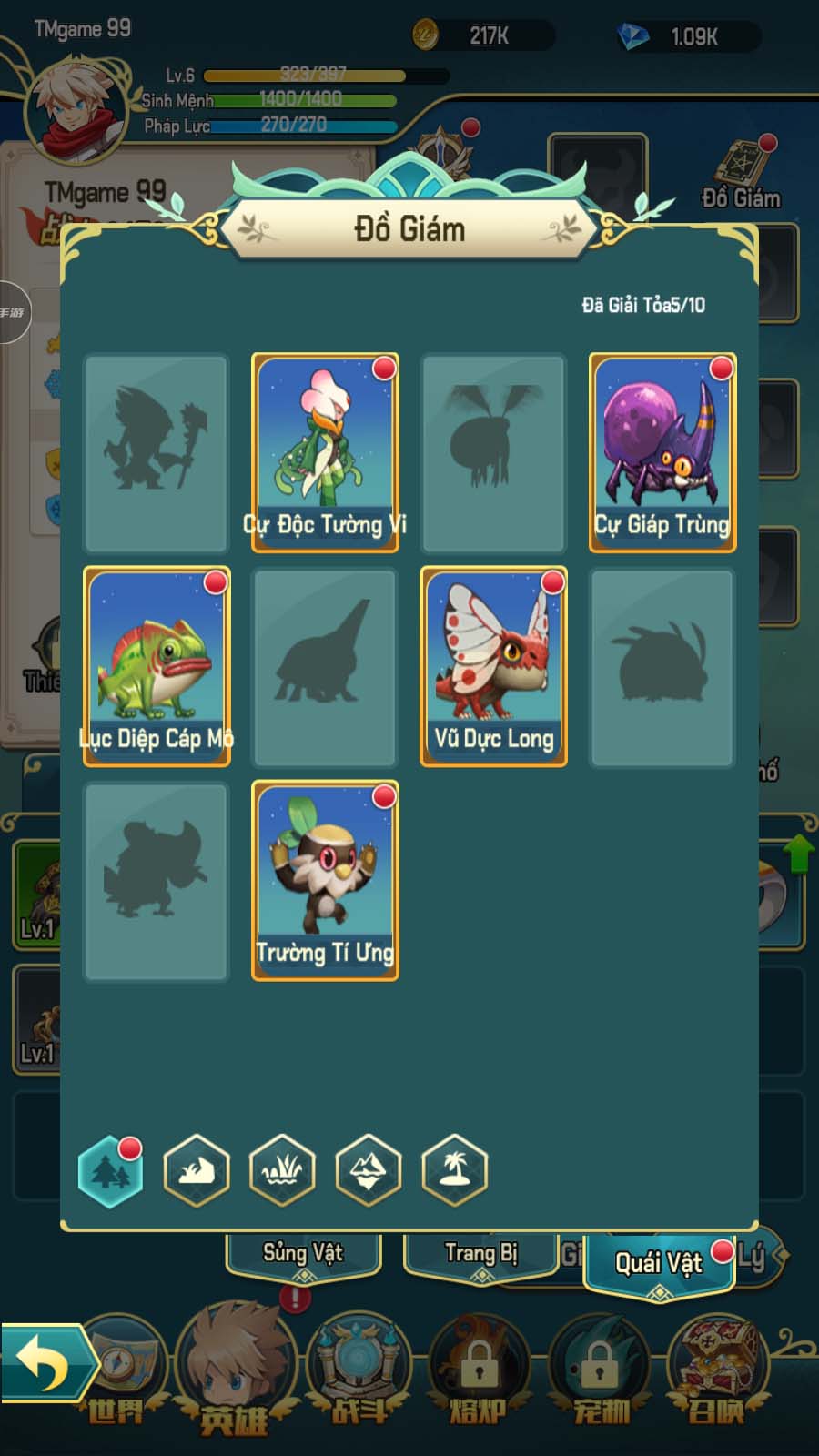Choose the Vũ Dực Long dragon card

click(493, 666)
